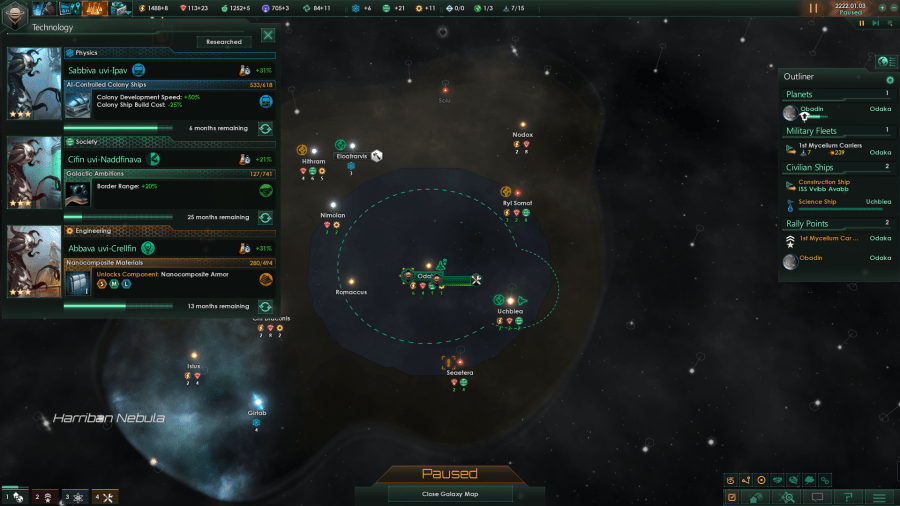The width and height of the screenshot is (900, 506).
Task: Change the Physics research project
Action: pyautogui.click(x=265, y=128)
